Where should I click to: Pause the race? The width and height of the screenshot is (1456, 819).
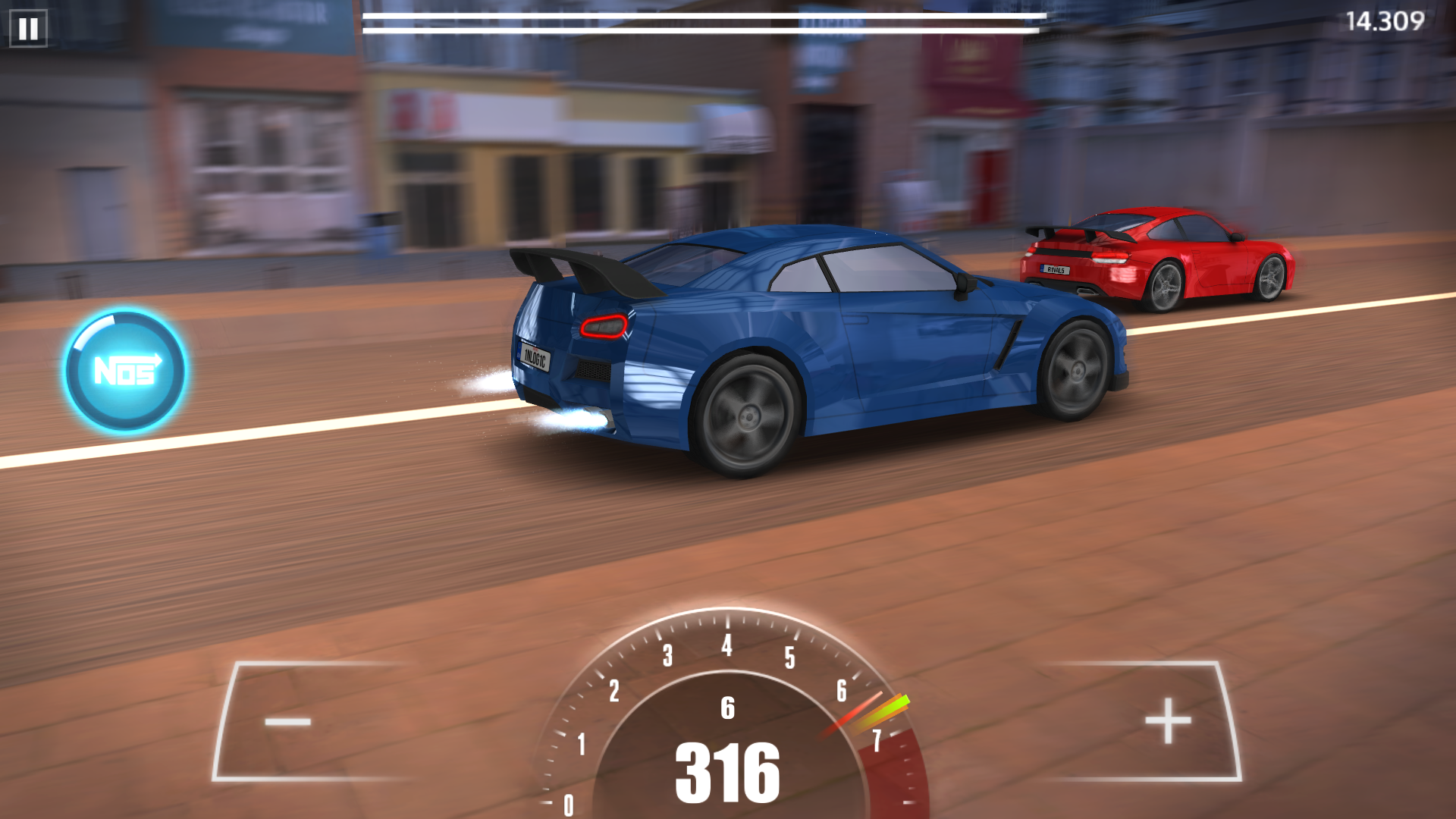pyautogui.click(x=28, y=29)
